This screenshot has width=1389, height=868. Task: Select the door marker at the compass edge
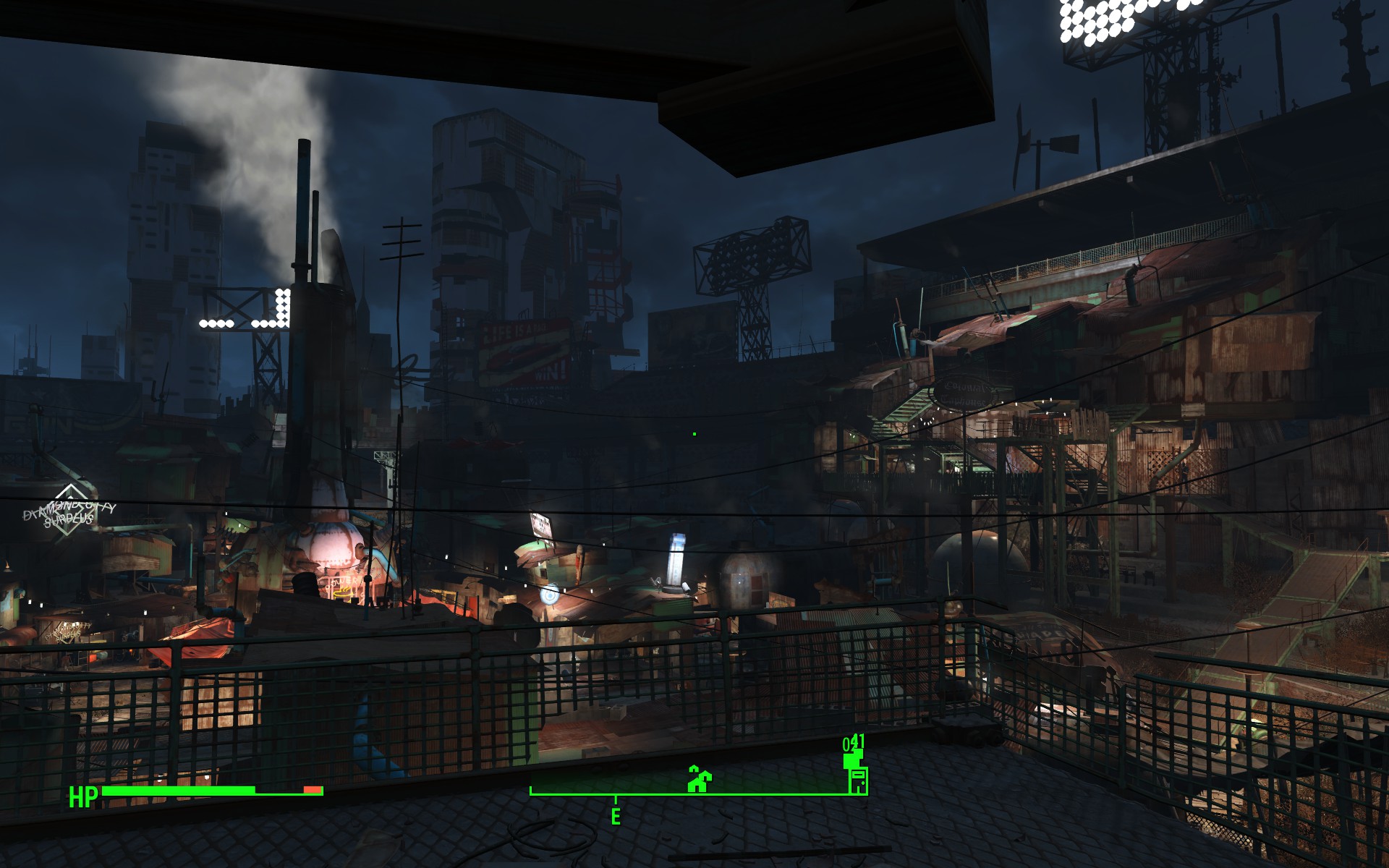coord(858,780)
